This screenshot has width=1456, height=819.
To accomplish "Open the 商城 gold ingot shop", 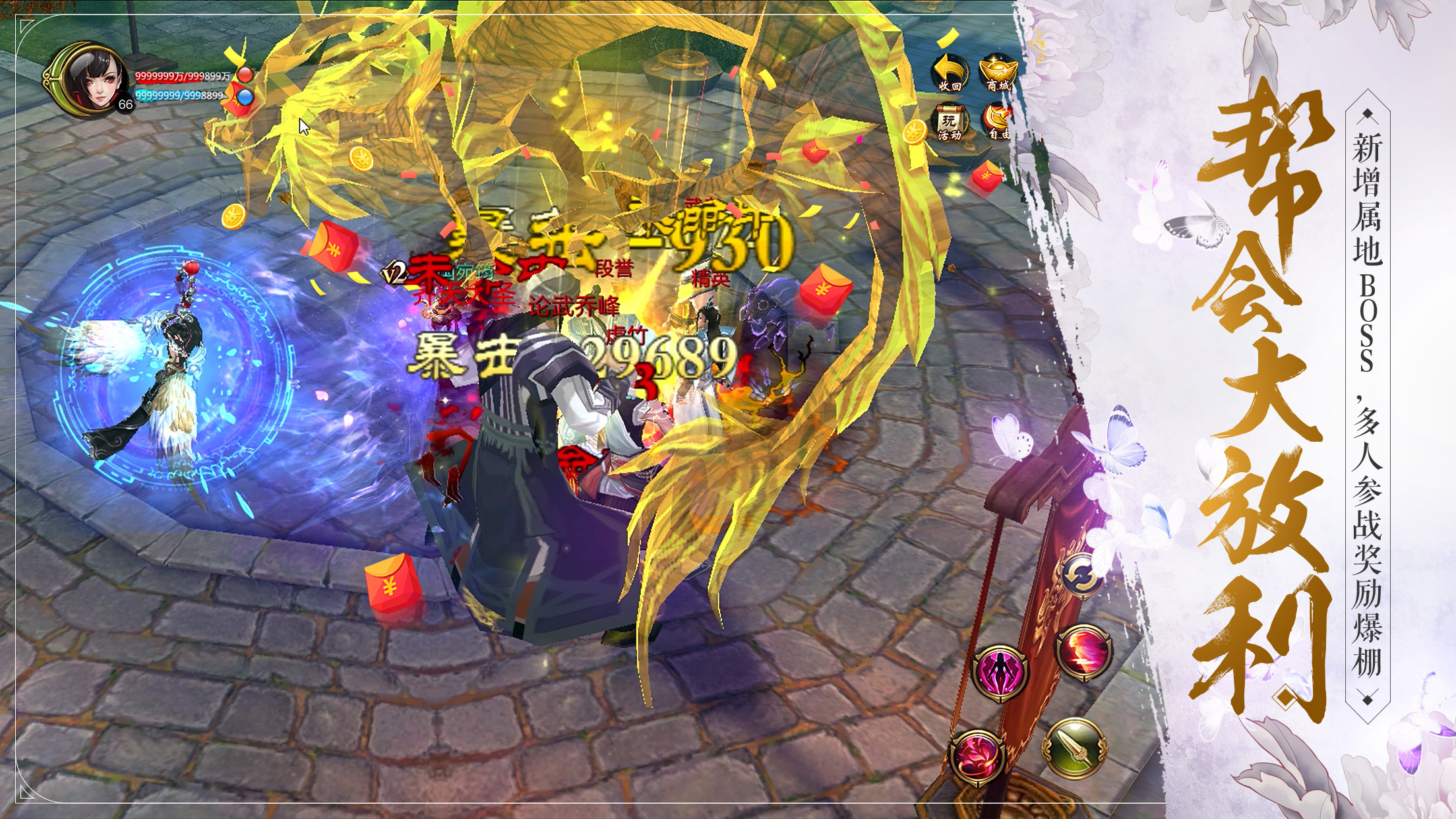I will [998, 72].
